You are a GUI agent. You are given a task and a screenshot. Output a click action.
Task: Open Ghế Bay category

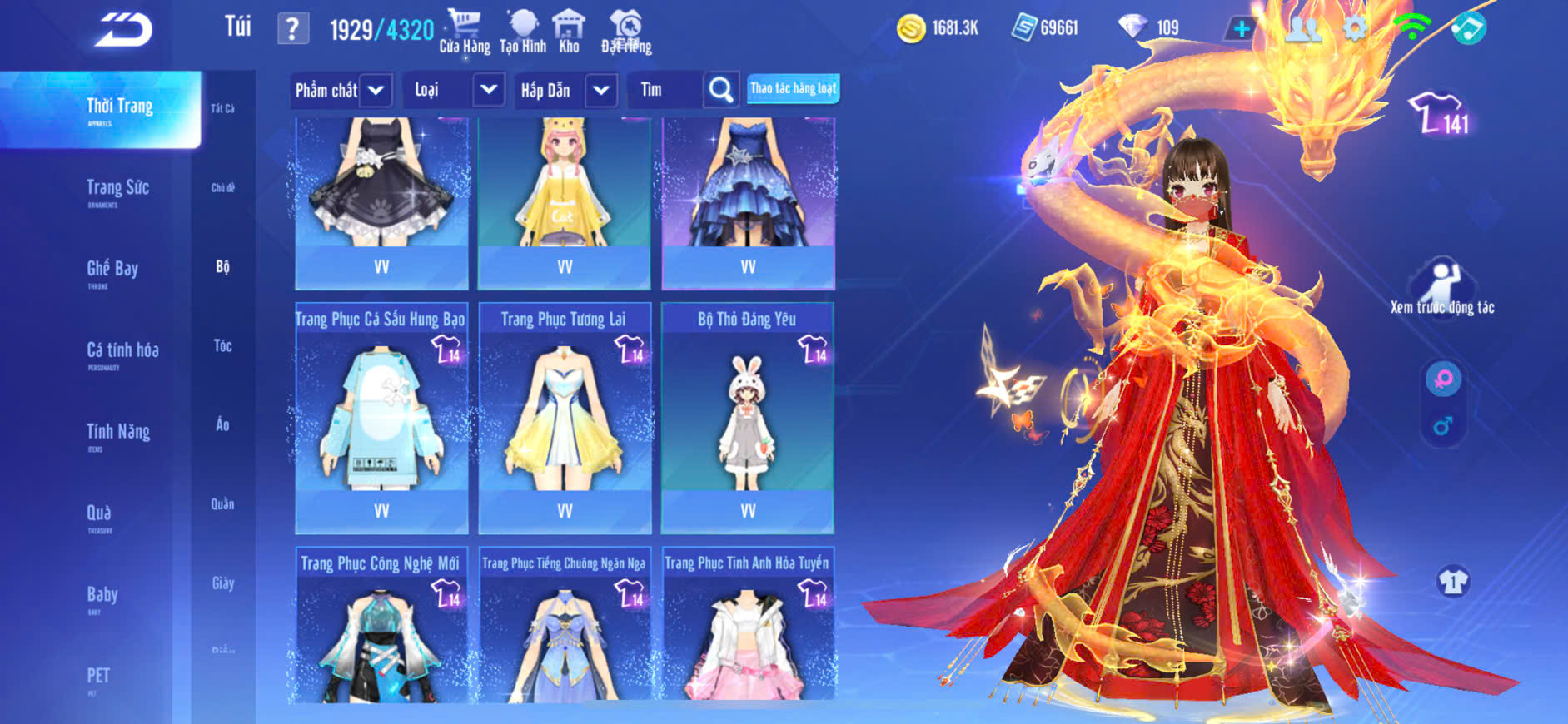(112, 271)
